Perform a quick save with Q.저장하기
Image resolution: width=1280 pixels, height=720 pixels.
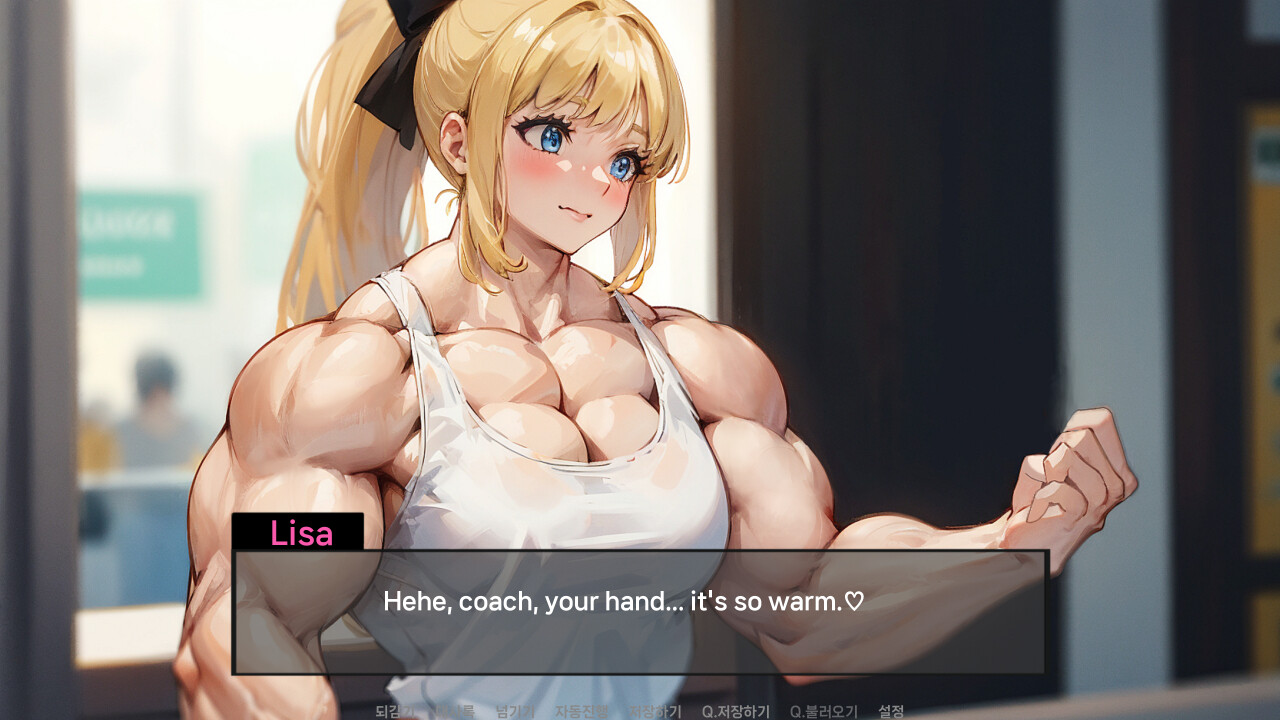tap(736, 708)
